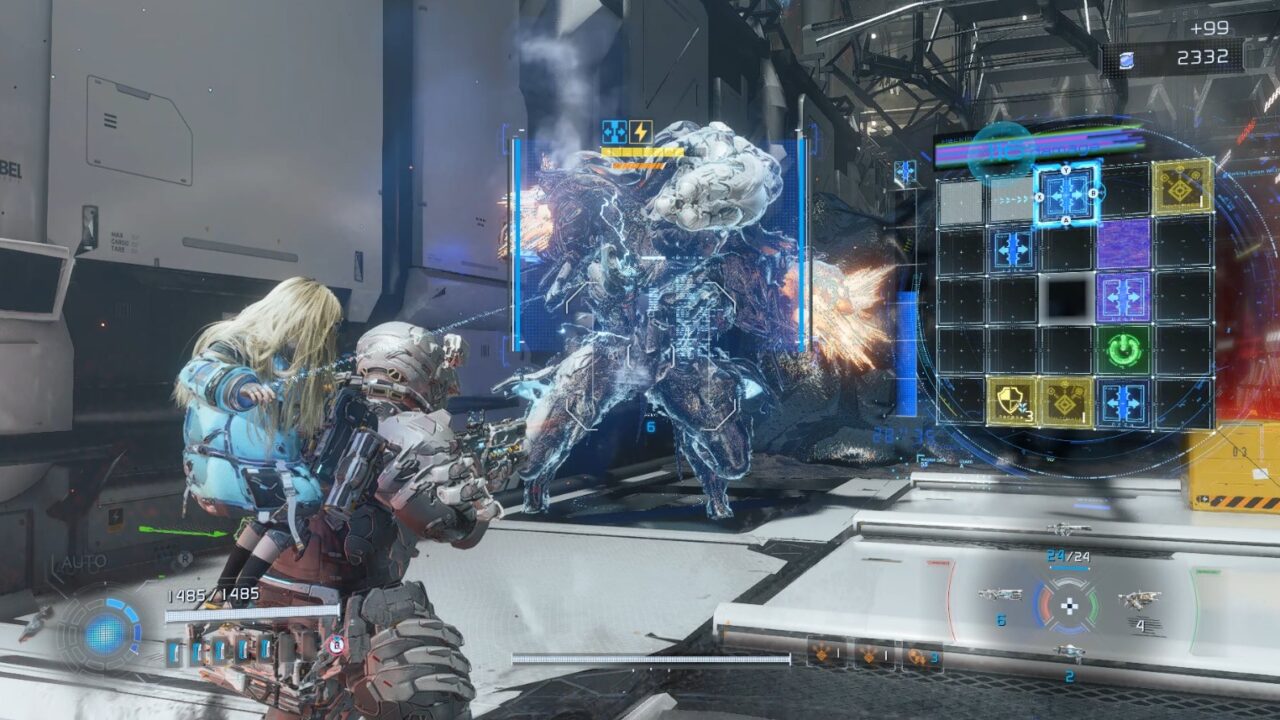This screenshot has height=720, width=1280.
Task: Equip the left weapon with 6 ammo
Action: pos(1000,595)
